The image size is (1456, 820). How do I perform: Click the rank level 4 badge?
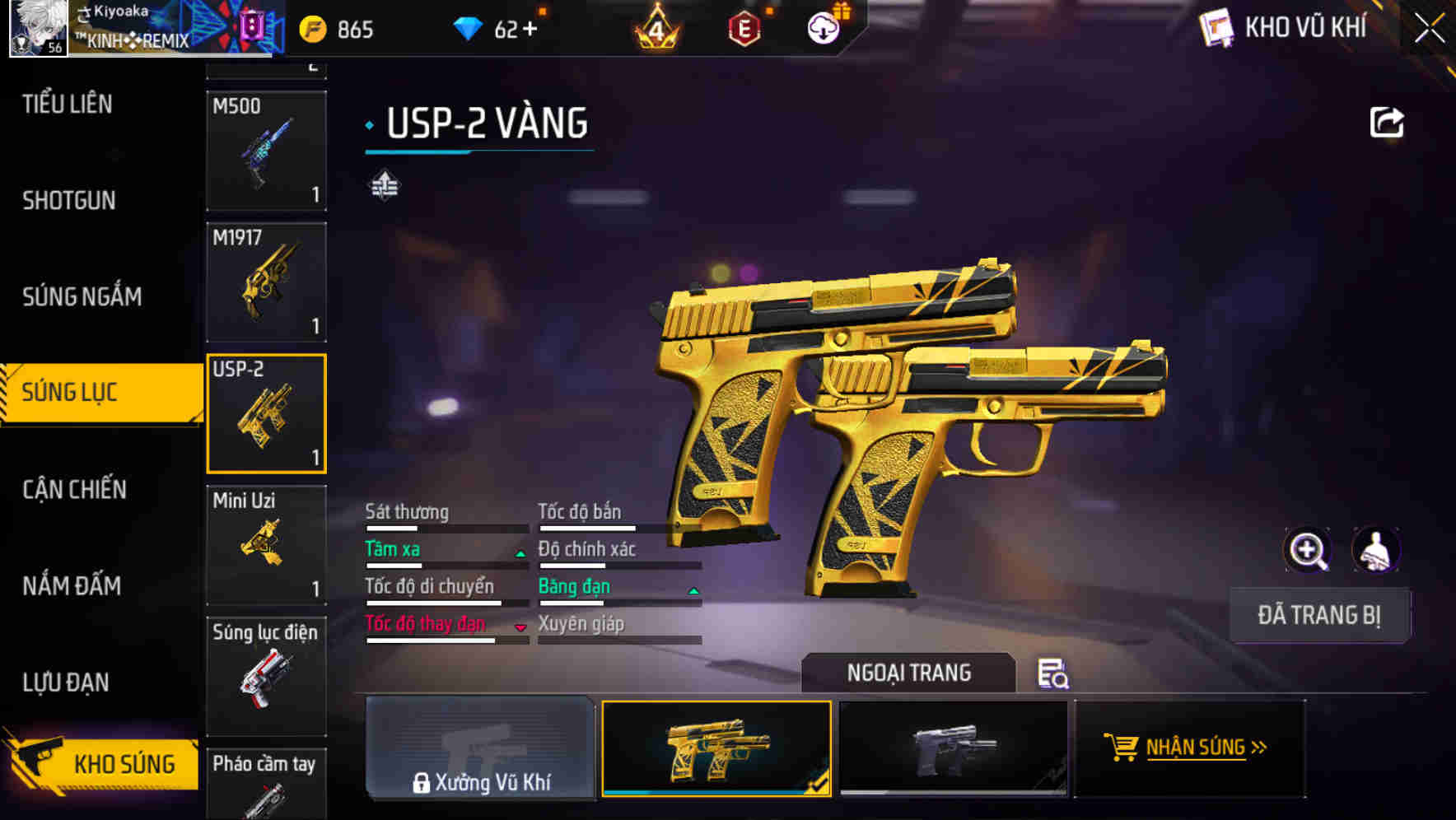click(655, 28)
